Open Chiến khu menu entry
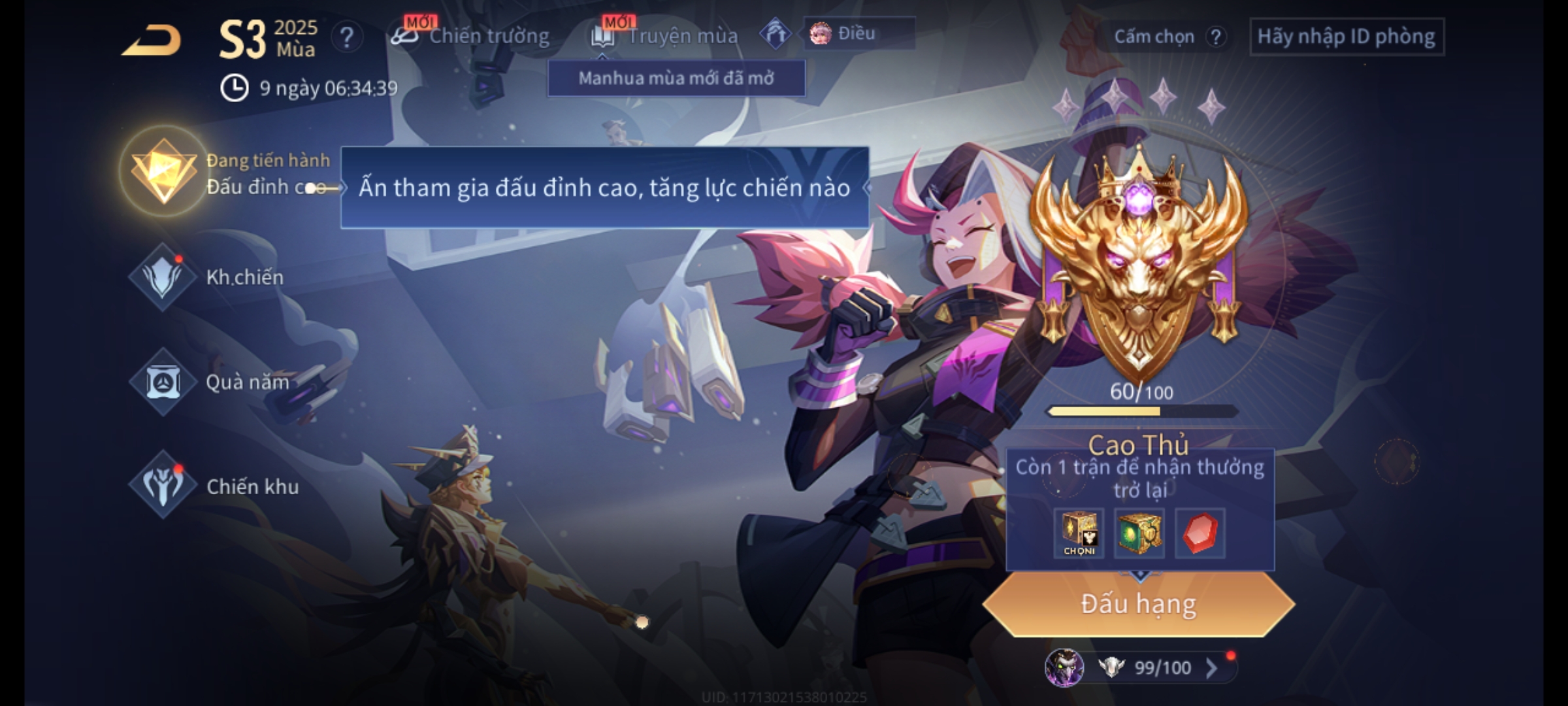1568x706 pixels. 163,486
